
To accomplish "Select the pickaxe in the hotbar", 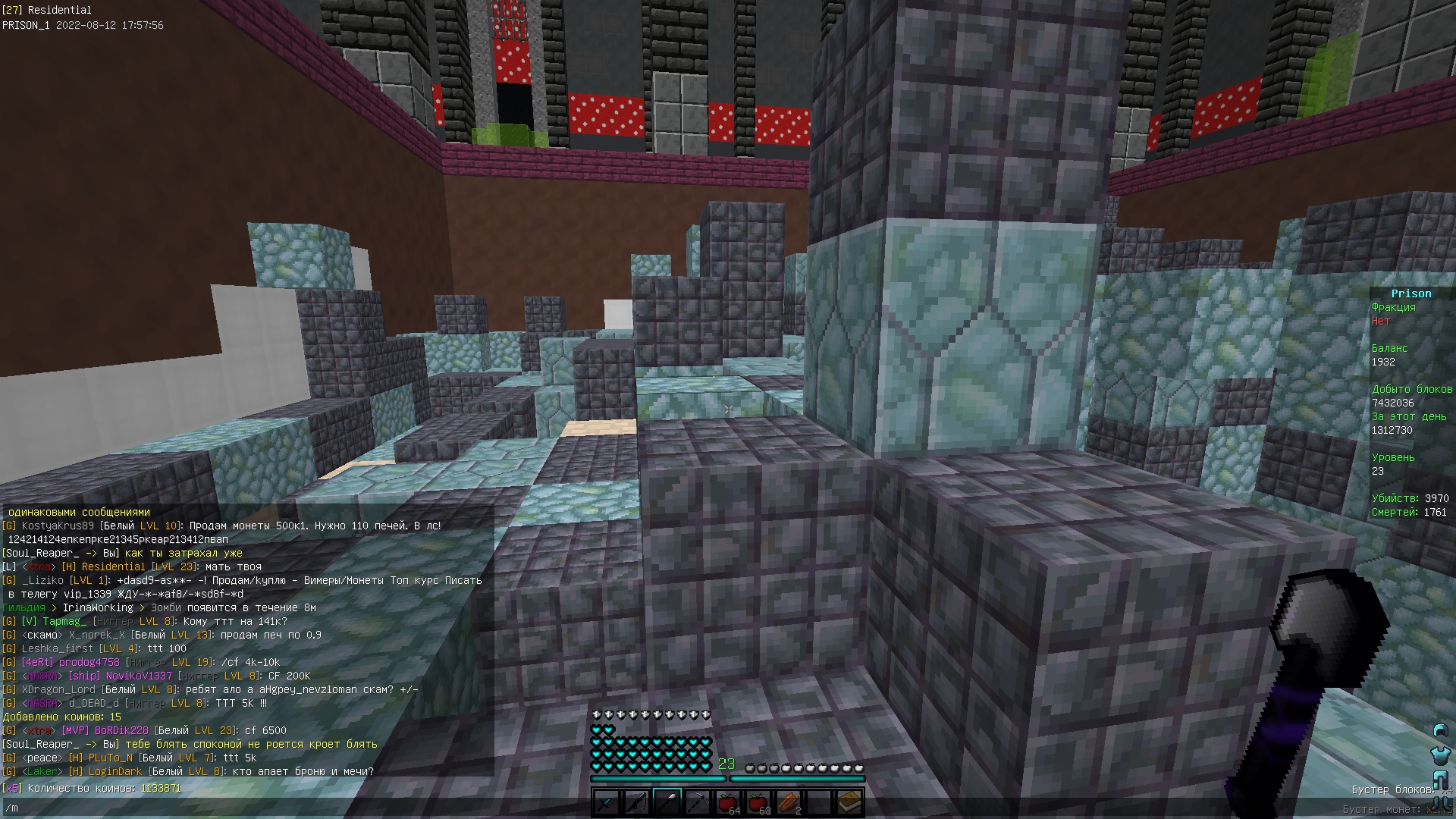I will [x=696, y=802].
